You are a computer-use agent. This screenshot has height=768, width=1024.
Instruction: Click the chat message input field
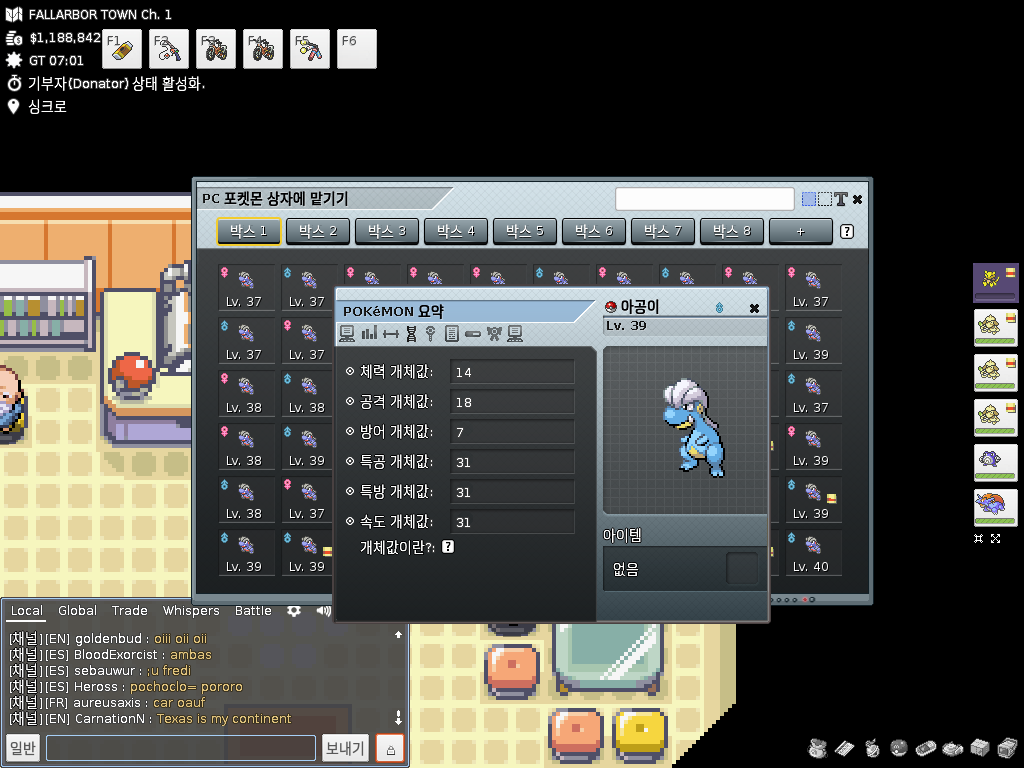(x=180, y=748)
